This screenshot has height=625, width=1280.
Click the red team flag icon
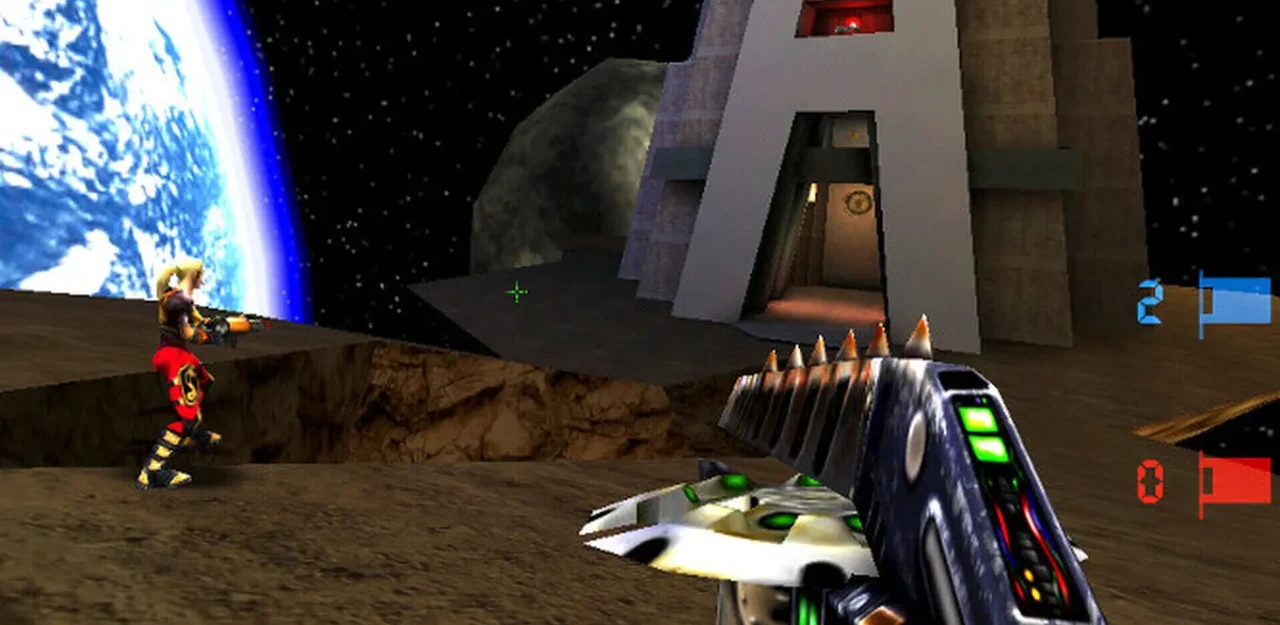[1234, 482]
